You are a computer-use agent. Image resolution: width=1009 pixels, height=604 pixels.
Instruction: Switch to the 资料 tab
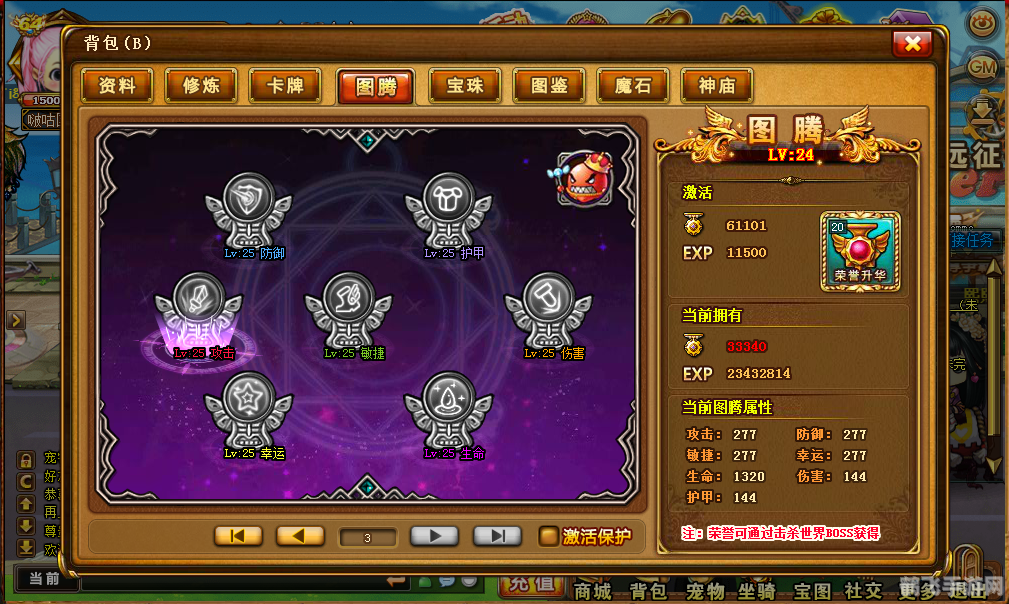117,86
